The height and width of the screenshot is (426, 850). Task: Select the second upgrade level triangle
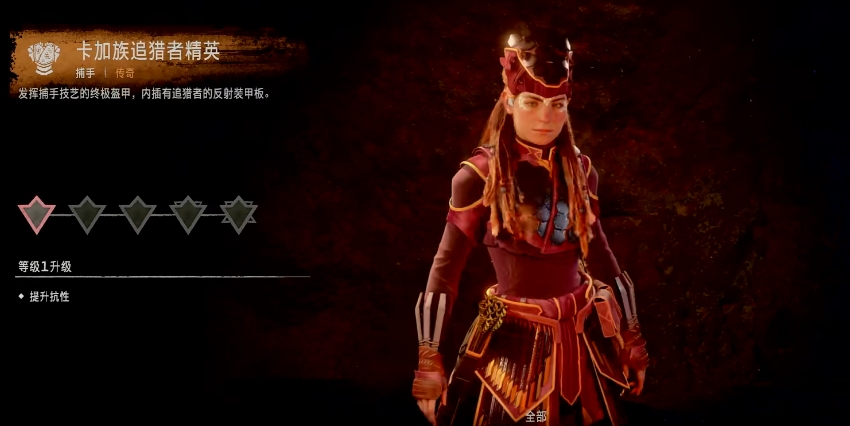click(87, 212)
